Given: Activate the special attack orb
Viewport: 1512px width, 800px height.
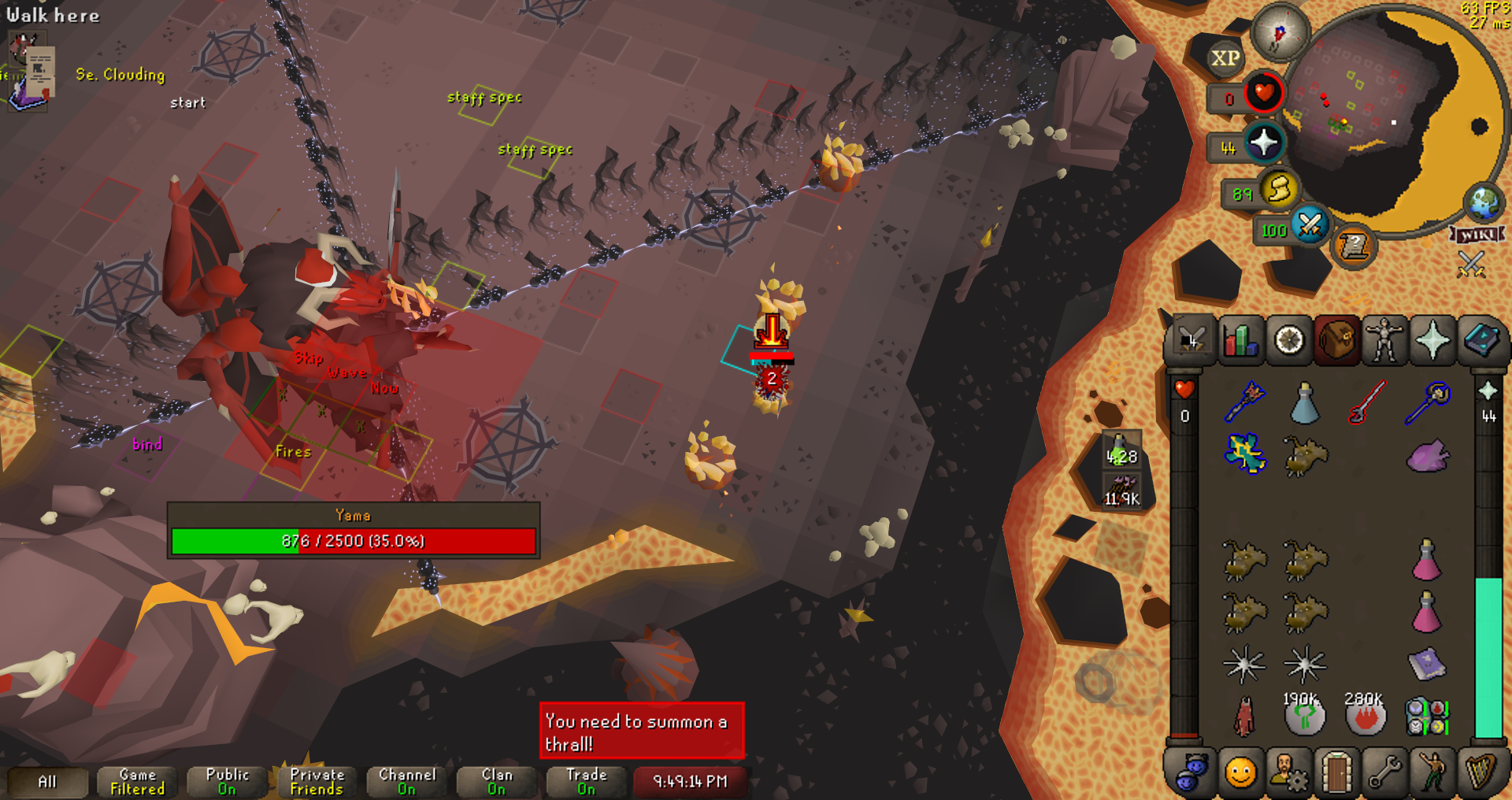Looking at the screenshot, I should click(x=1310, y=226).
